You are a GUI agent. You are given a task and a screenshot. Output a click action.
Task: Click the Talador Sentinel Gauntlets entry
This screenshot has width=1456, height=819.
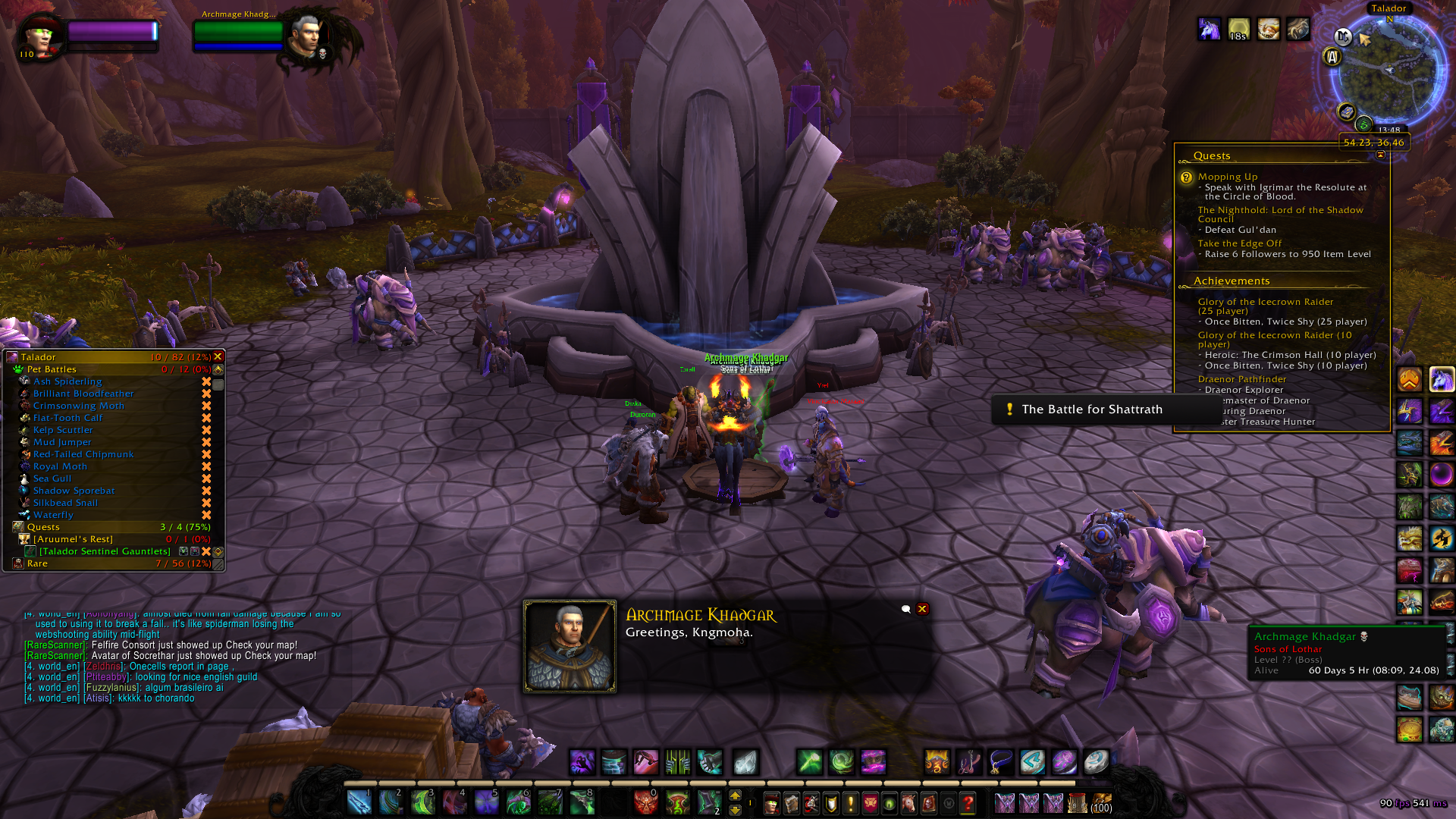[105, 551]
